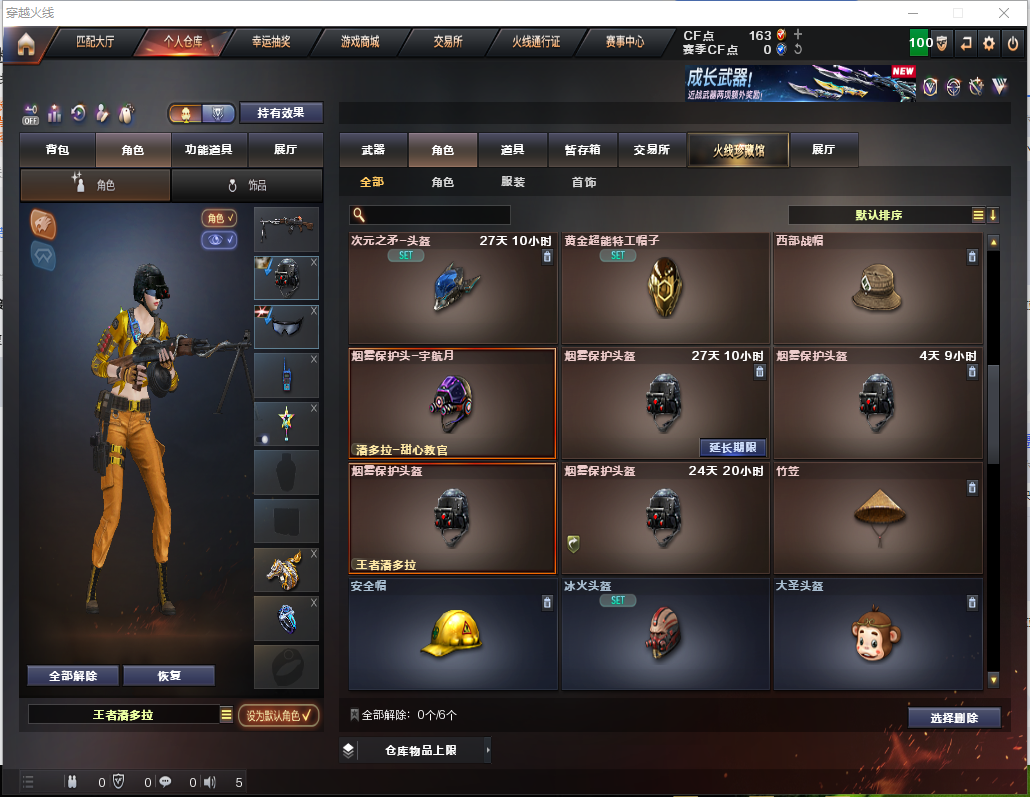
Task: Click the 选择删除 select-delete button
Action: pyautogui.click(x=954, y=718)
